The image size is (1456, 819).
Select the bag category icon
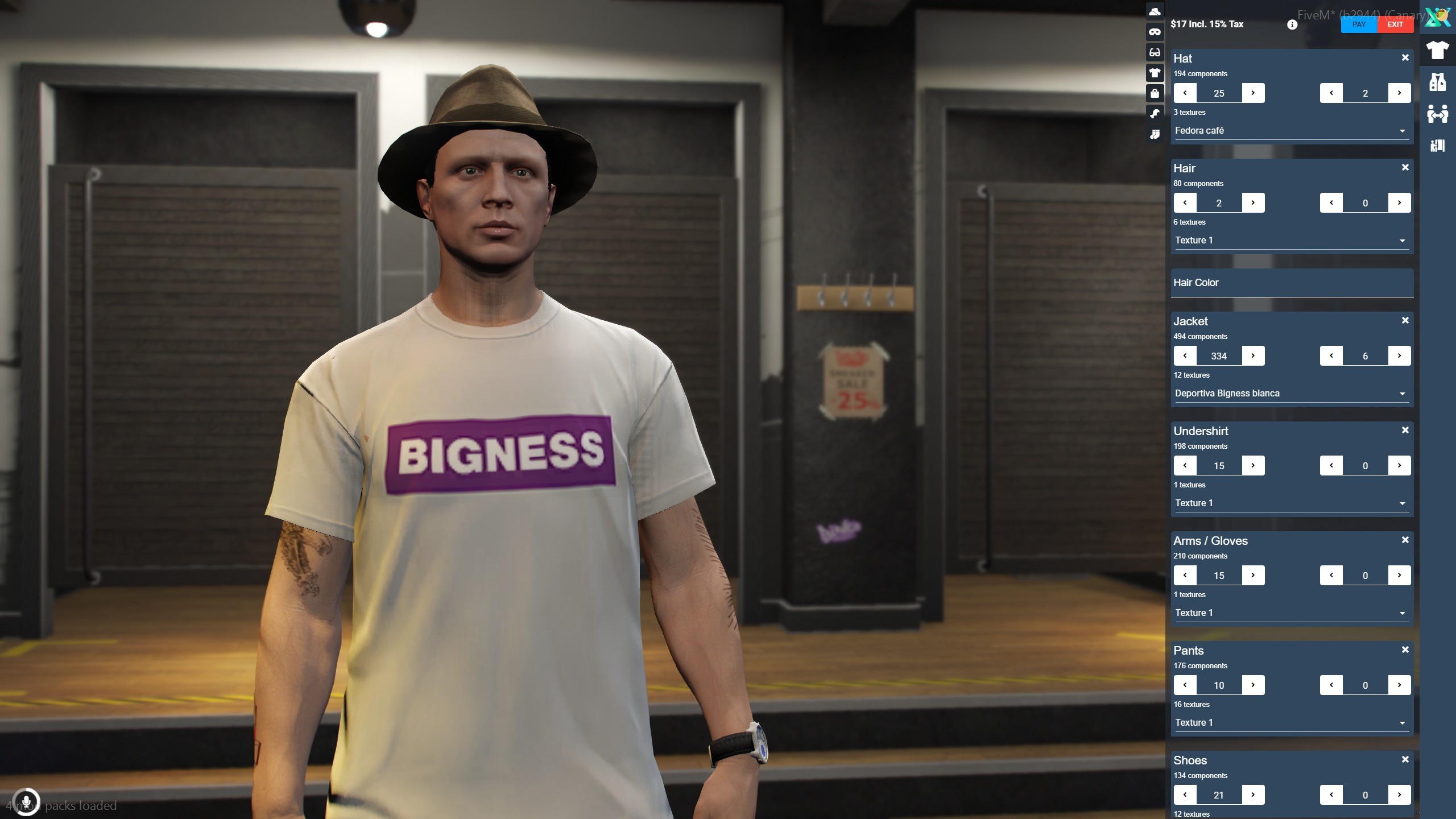pos(1155,92)
